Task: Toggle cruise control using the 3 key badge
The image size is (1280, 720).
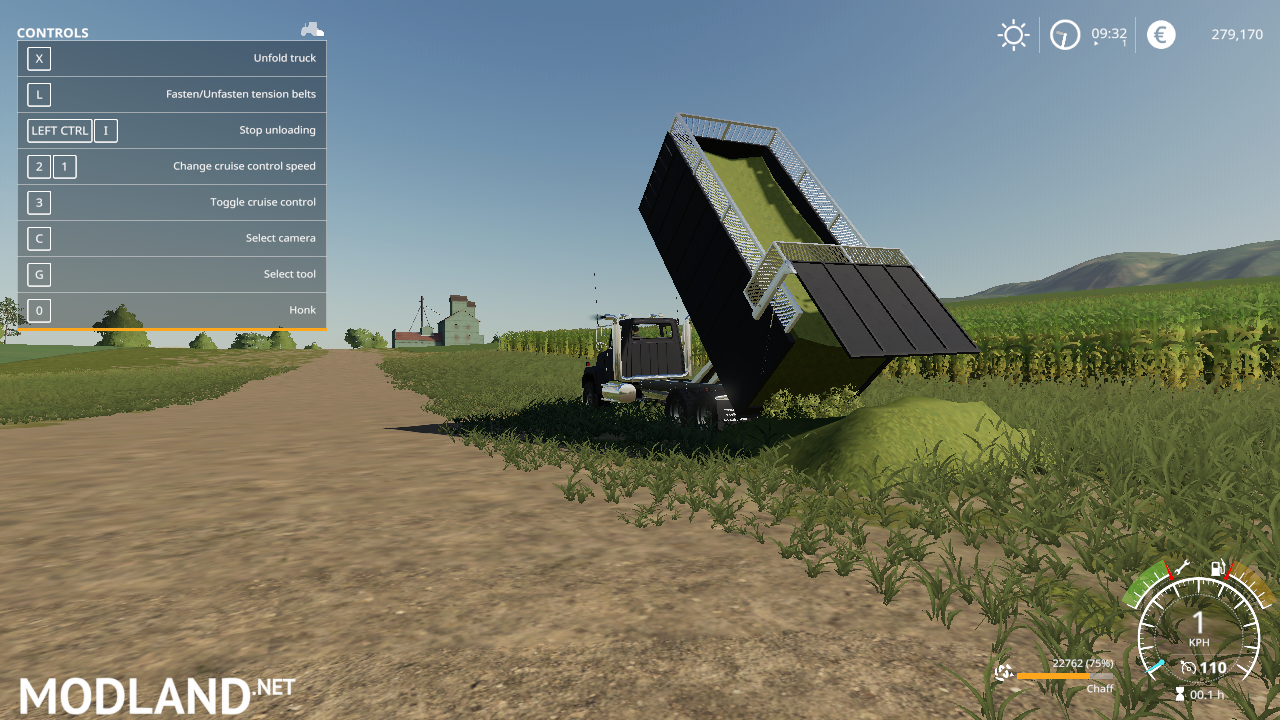Action: point(39,202)
